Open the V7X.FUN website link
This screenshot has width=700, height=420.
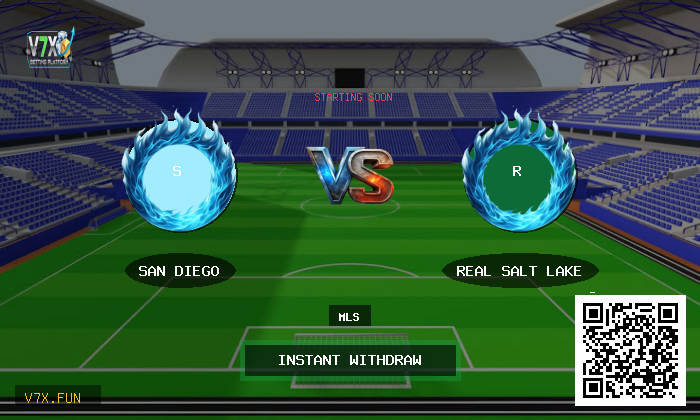56,397
